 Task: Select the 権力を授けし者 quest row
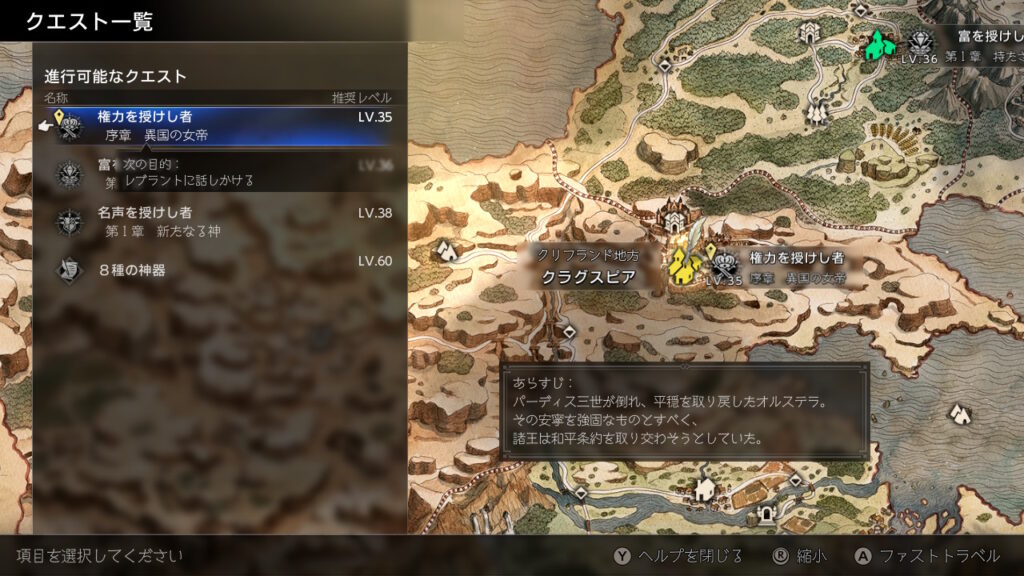pos(220,125)
